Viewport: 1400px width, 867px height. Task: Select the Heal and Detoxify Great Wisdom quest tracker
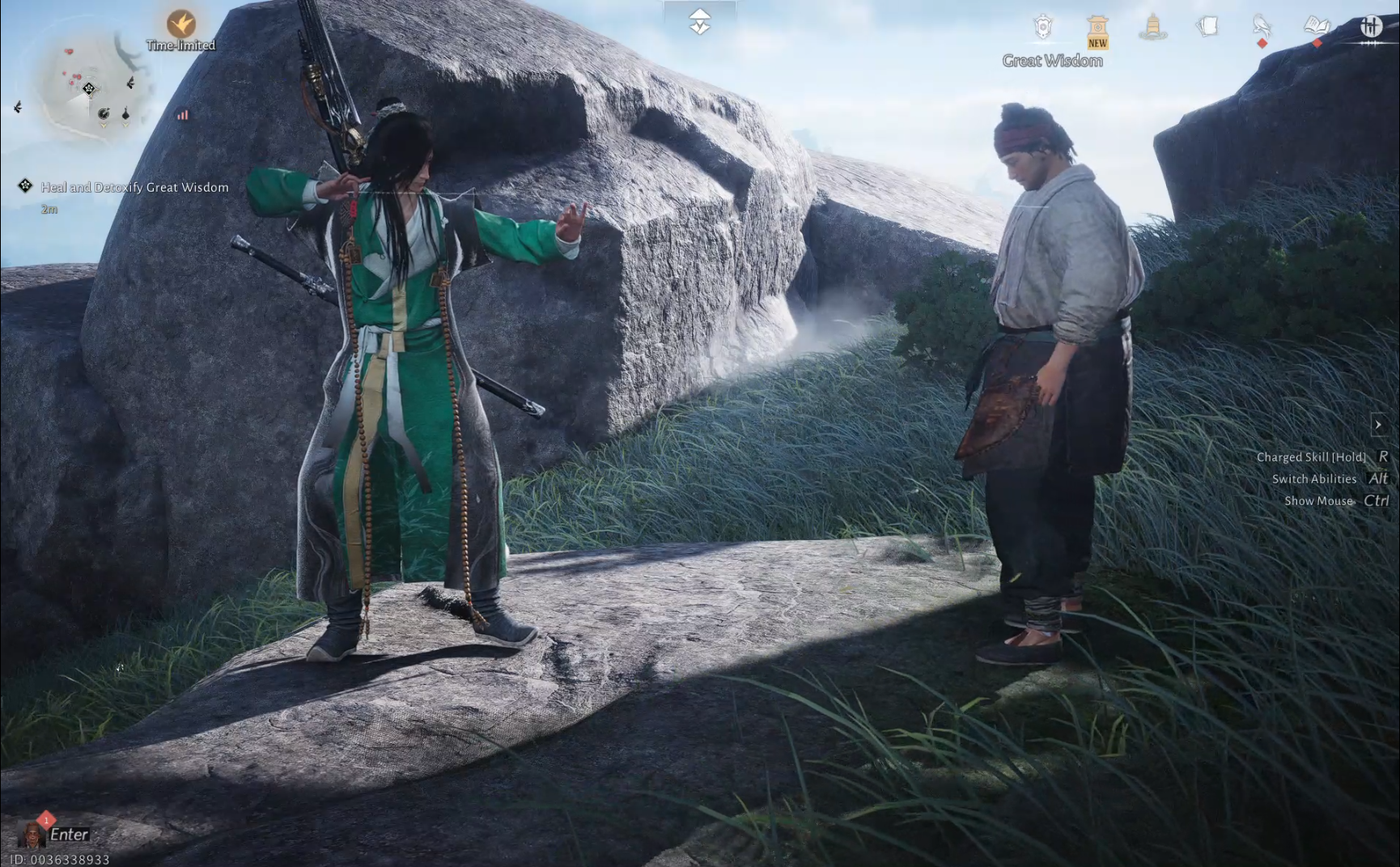pos(134,187)
